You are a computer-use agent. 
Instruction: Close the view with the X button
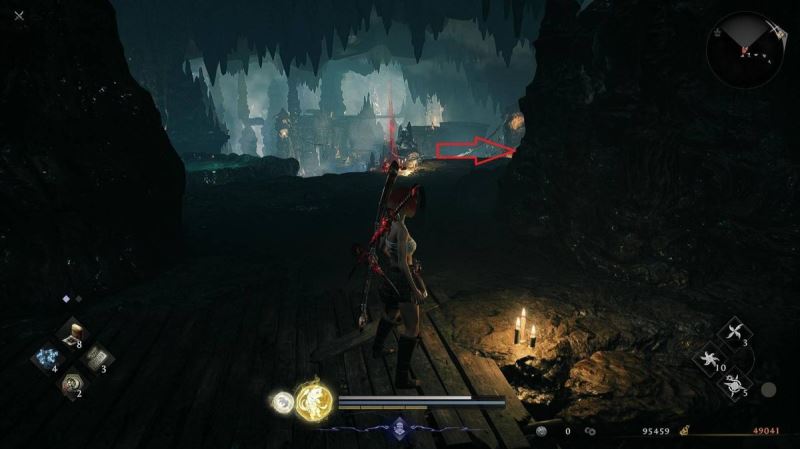pos(20,15)
